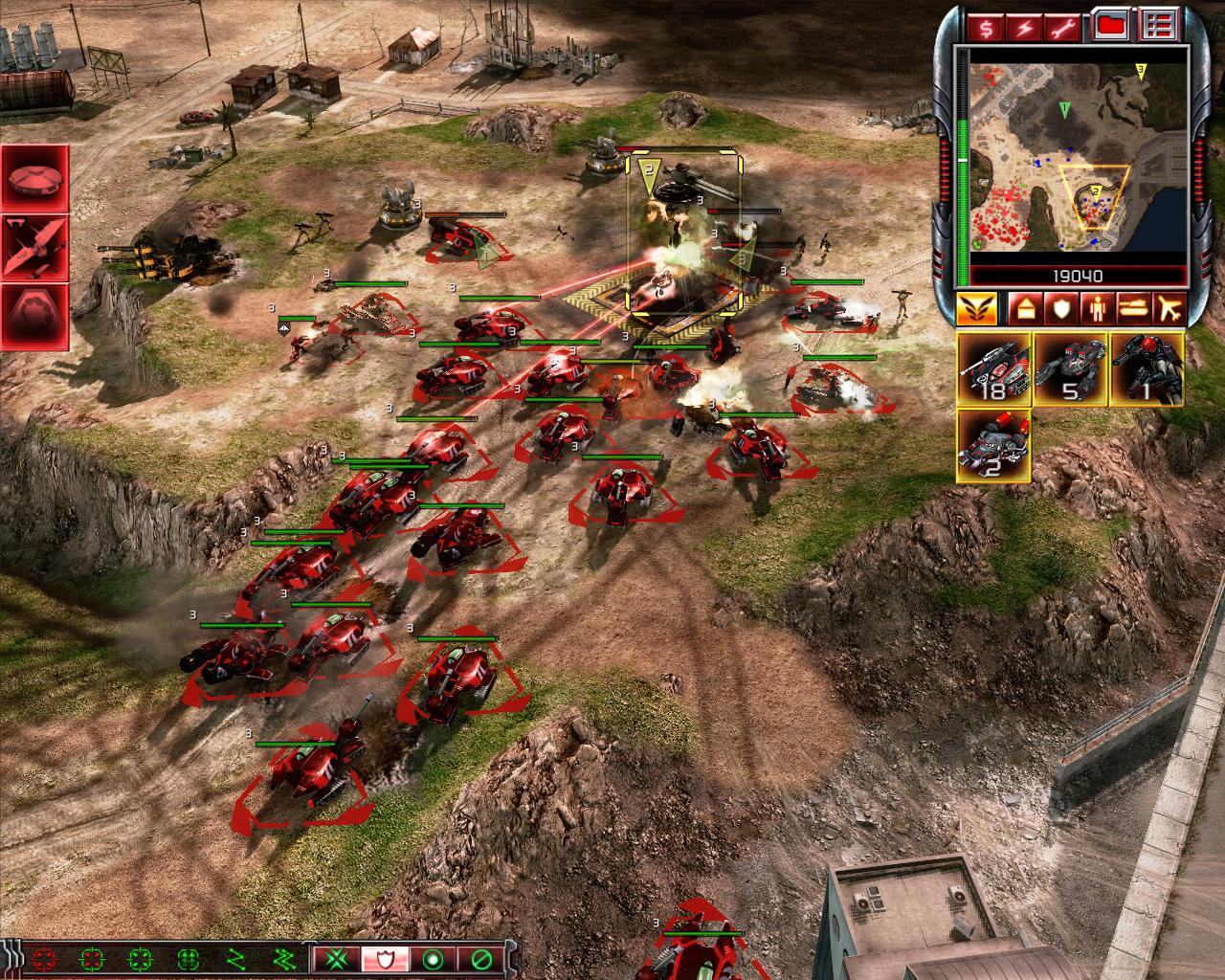Set the white shield guard stance
This screenshot has width=1225, height=980.
click(x=386, y=958)
